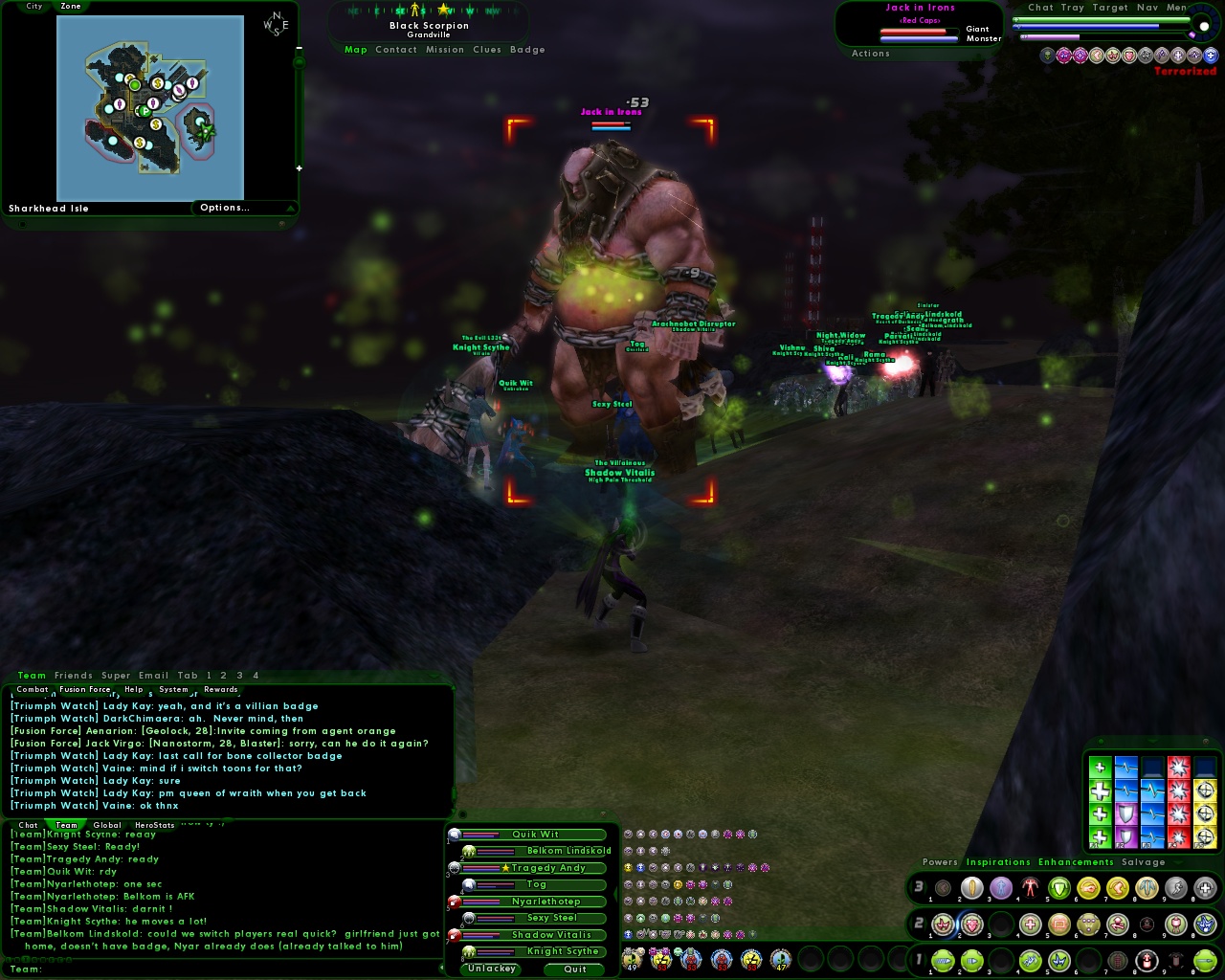1225x980 pixels.
Task: Expand the inspiration window's top chevron
Action: click(x=1153, y=742)
